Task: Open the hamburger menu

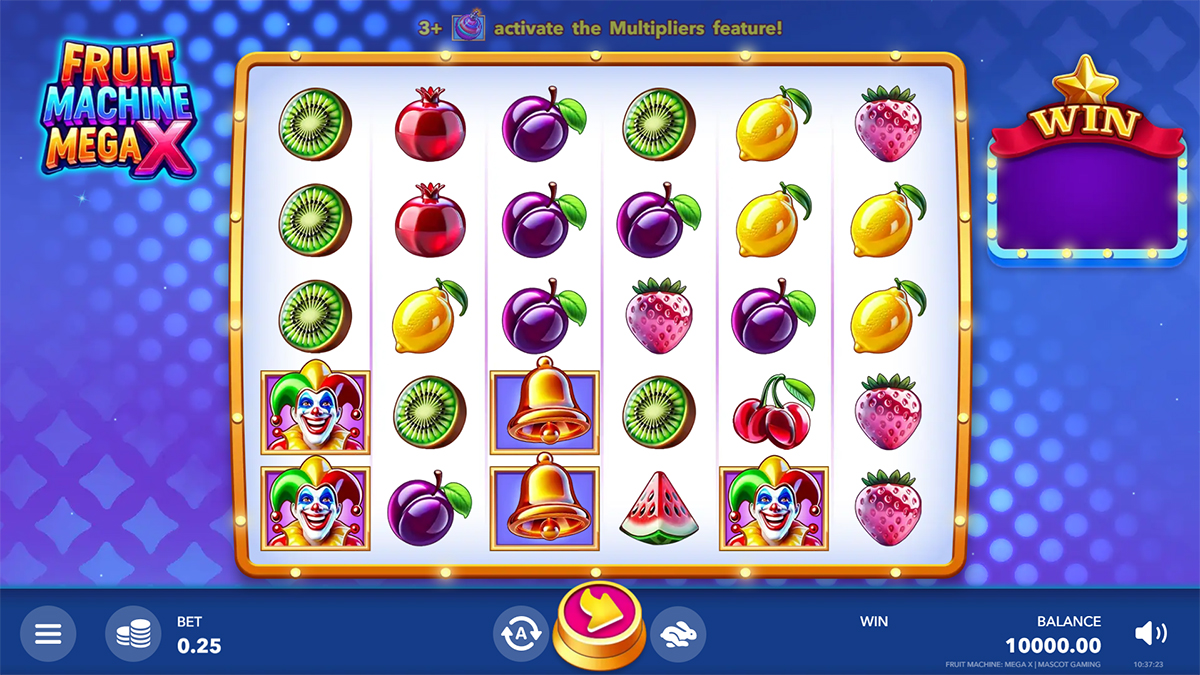Action: (x=48, y=634)
